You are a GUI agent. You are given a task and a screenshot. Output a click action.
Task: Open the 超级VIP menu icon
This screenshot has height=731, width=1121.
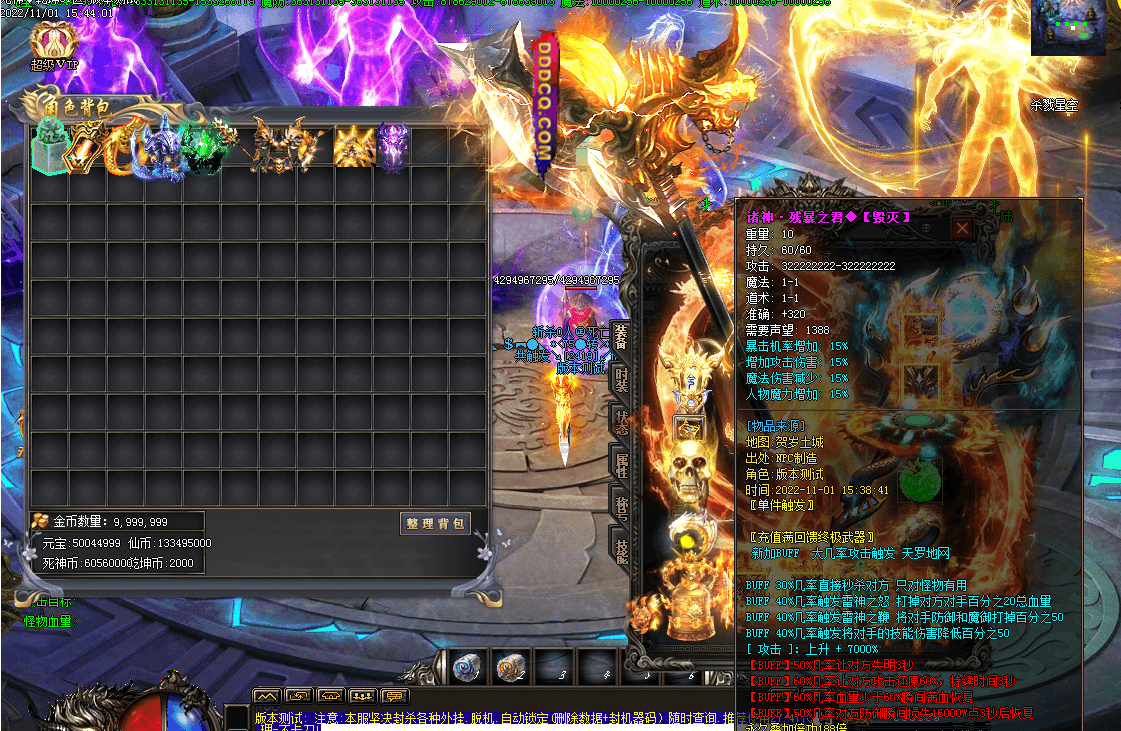tap(53, 43)
